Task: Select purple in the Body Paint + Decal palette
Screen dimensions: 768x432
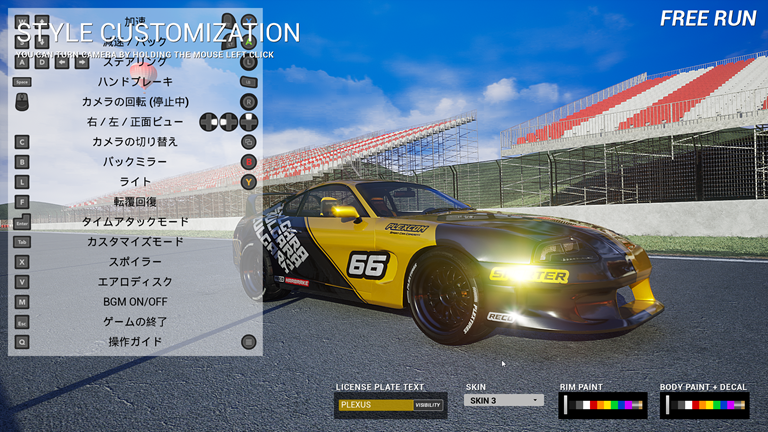Action: [x=731, y=405]
